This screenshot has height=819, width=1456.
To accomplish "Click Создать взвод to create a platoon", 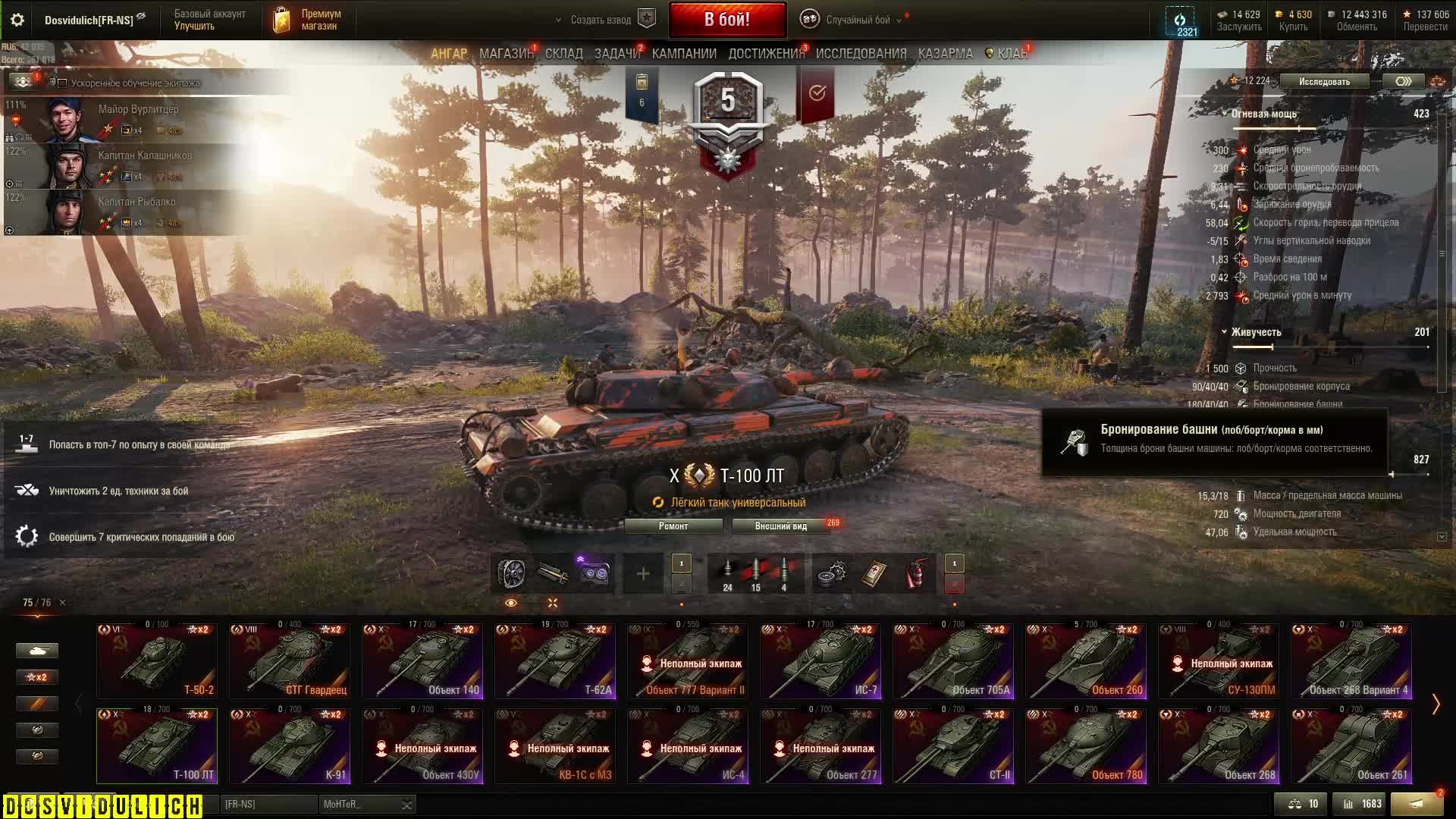I will 601,20.
